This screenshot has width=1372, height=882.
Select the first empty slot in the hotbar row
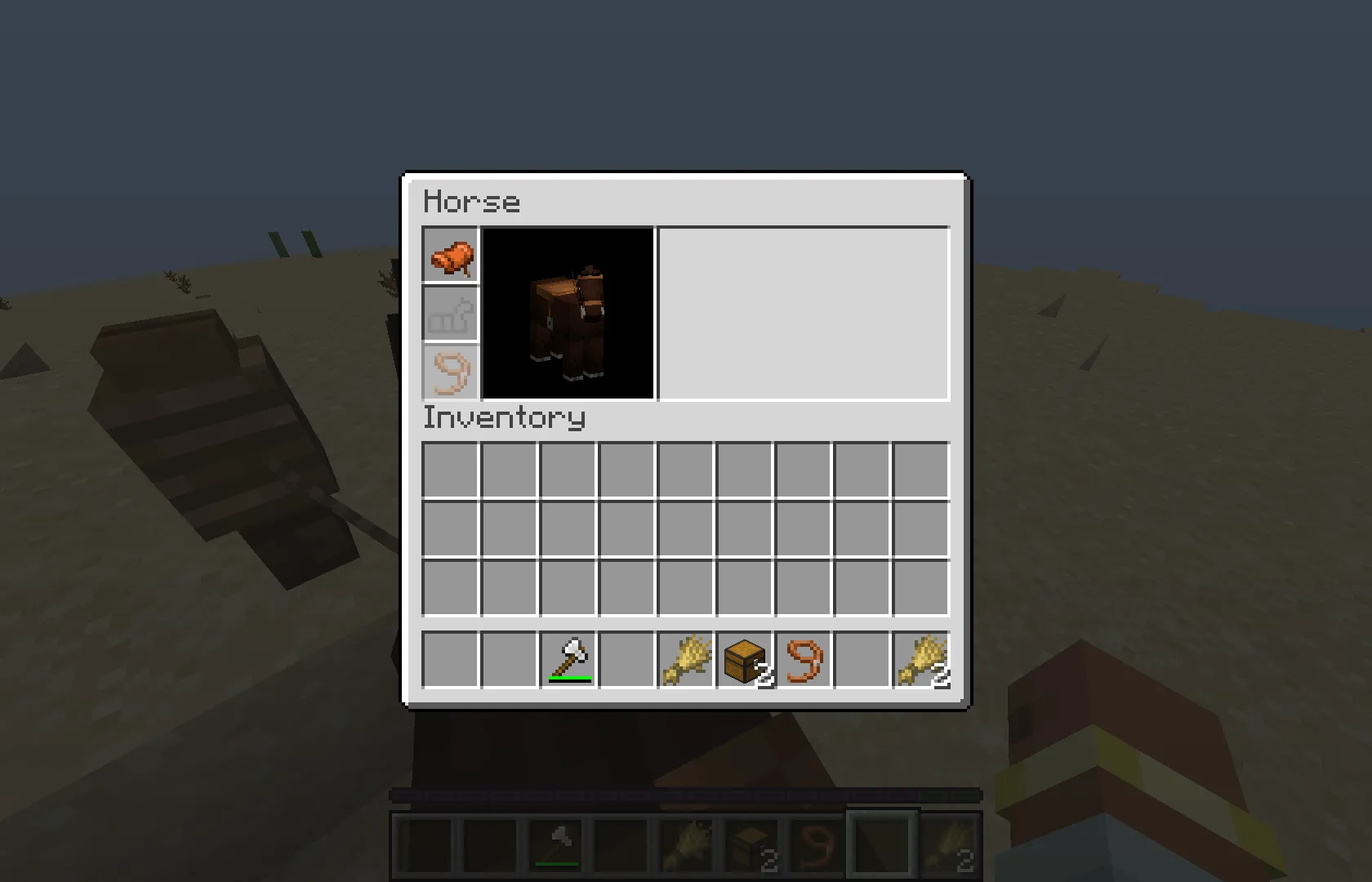pyautogui.click(x=451, y=659)
